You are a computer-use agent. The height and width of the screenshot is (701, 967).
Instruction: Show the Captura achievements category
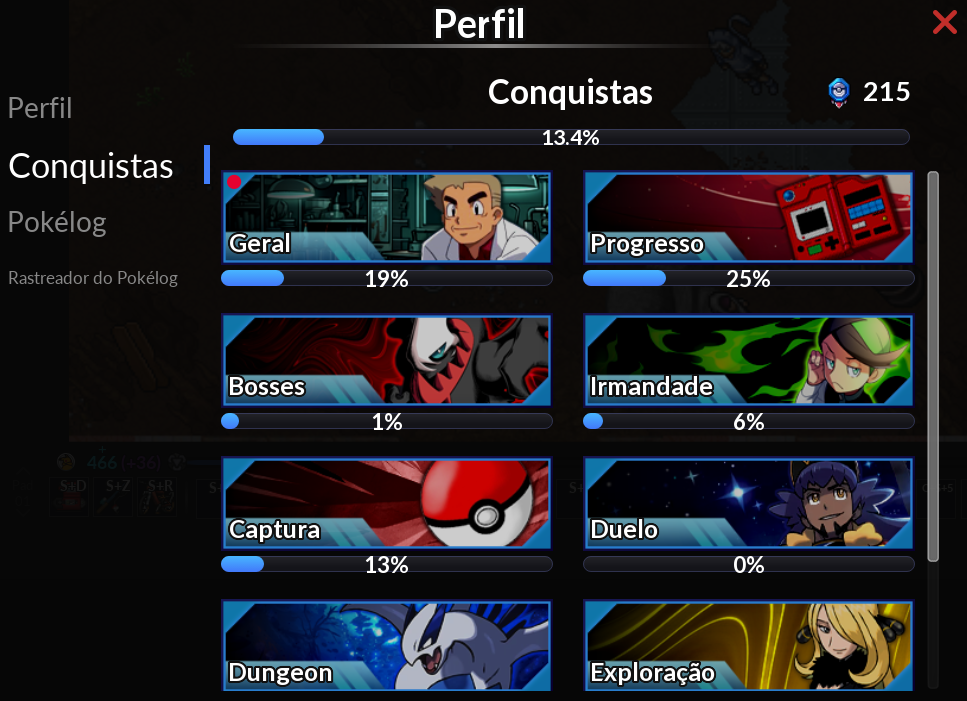coord(386,503)
